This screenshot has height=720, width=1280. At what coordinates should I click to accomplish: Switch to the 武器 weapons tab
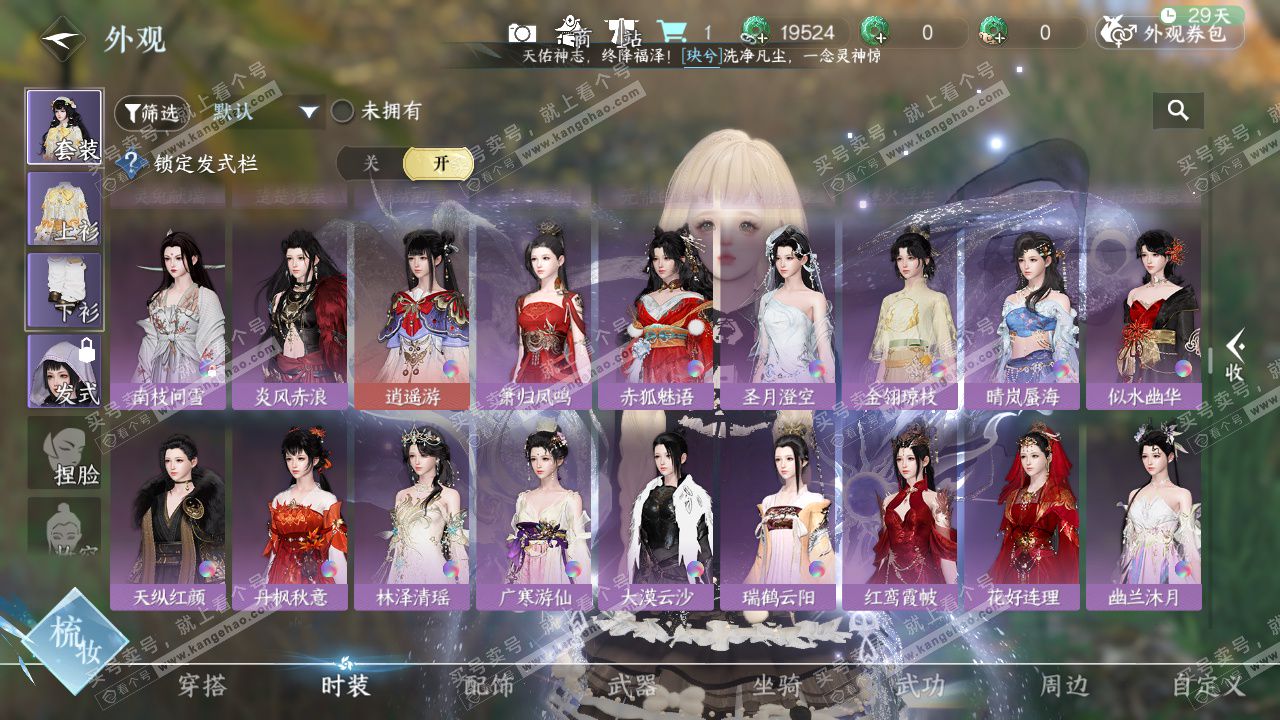(632, 685)
